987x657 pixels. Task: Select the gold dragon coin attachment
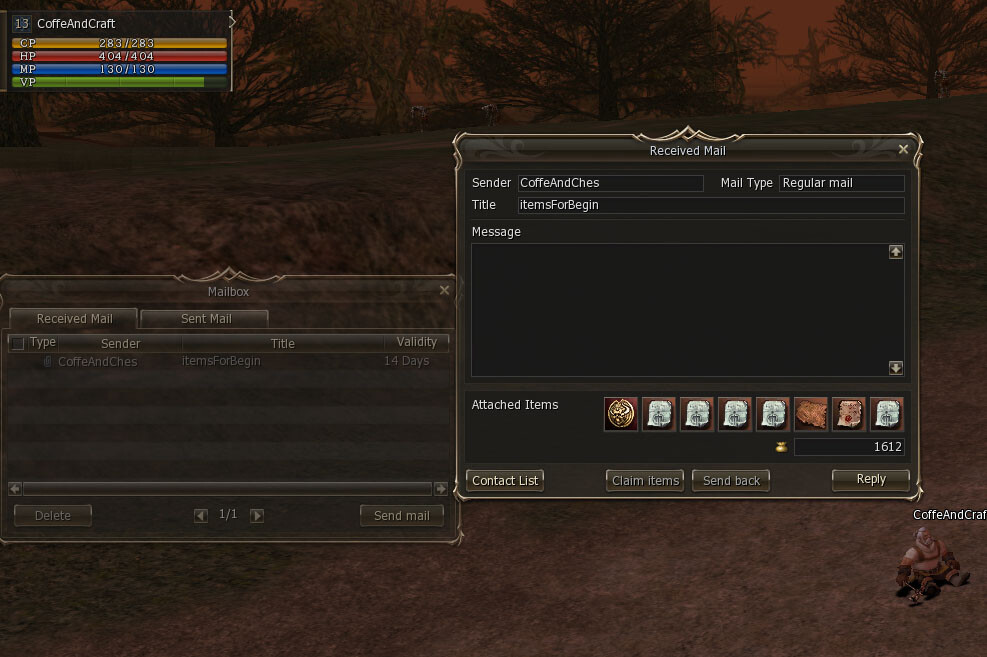[x=621, y=414]
